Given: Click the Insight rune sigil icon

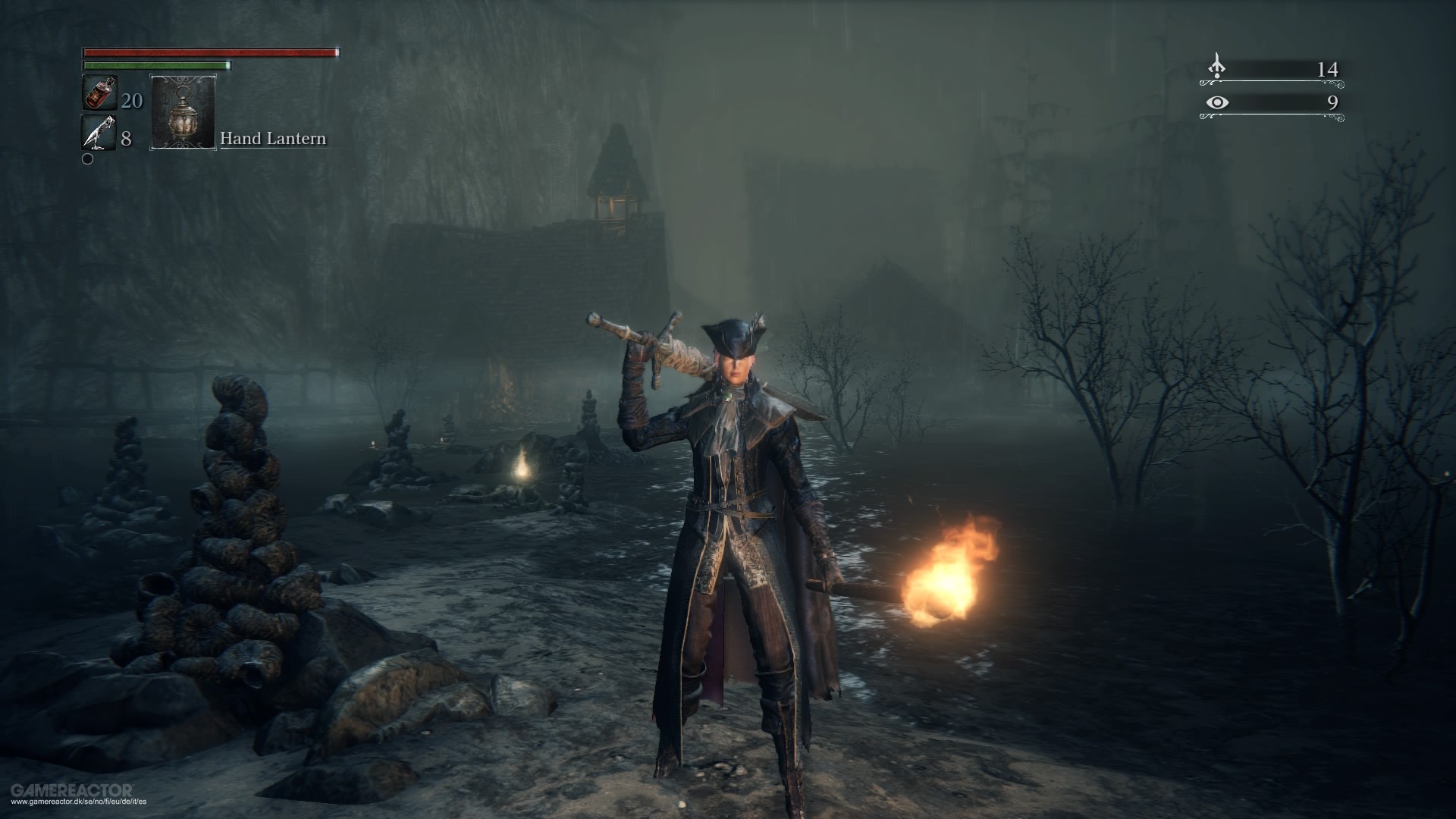Looking at the screenshot, I should click(x=1217, y=64).
